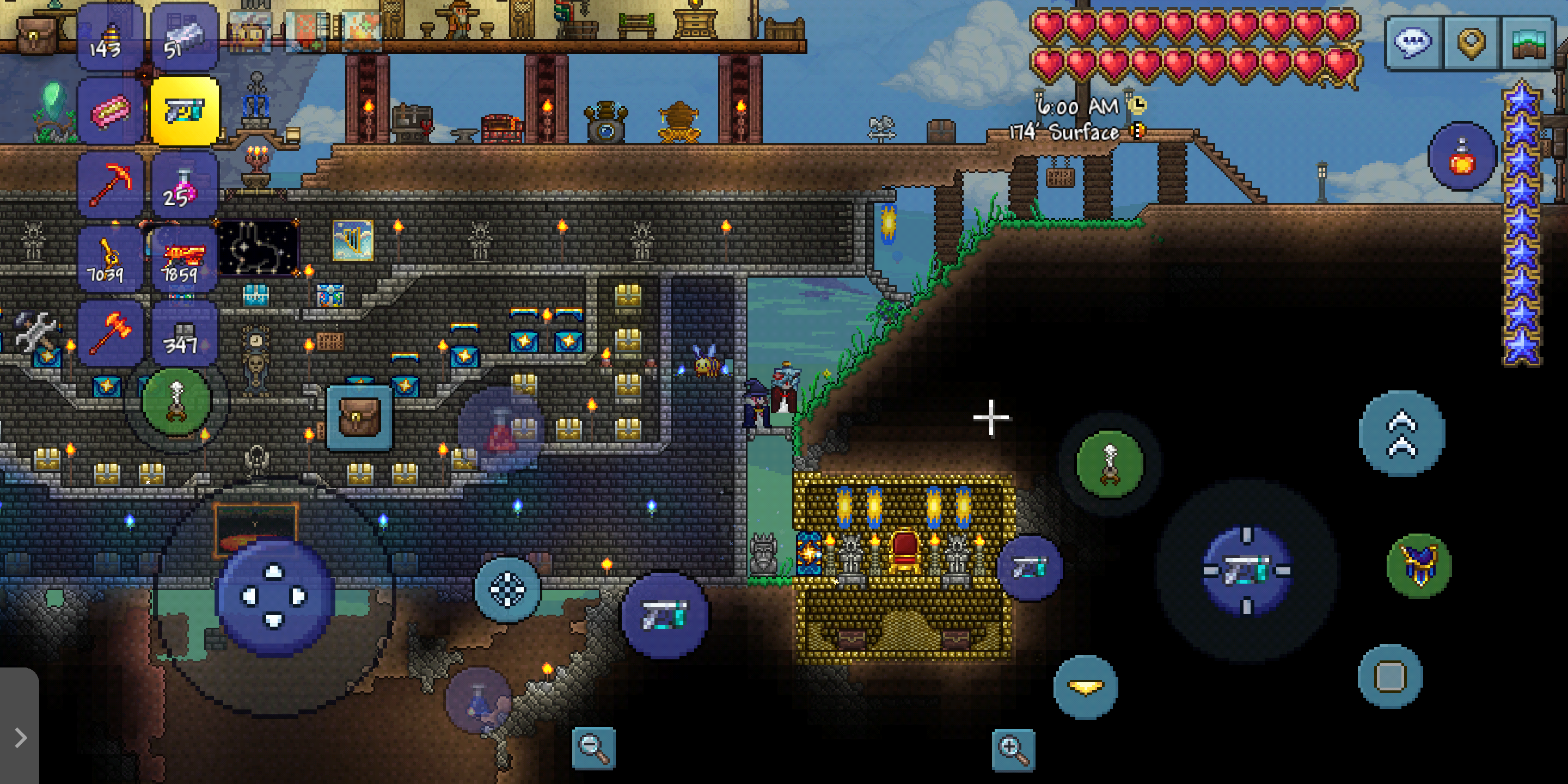This screenshot has height=784, width=1568.
Task: Toggle the smart cursor crosshair button
Action: point(507,589)
